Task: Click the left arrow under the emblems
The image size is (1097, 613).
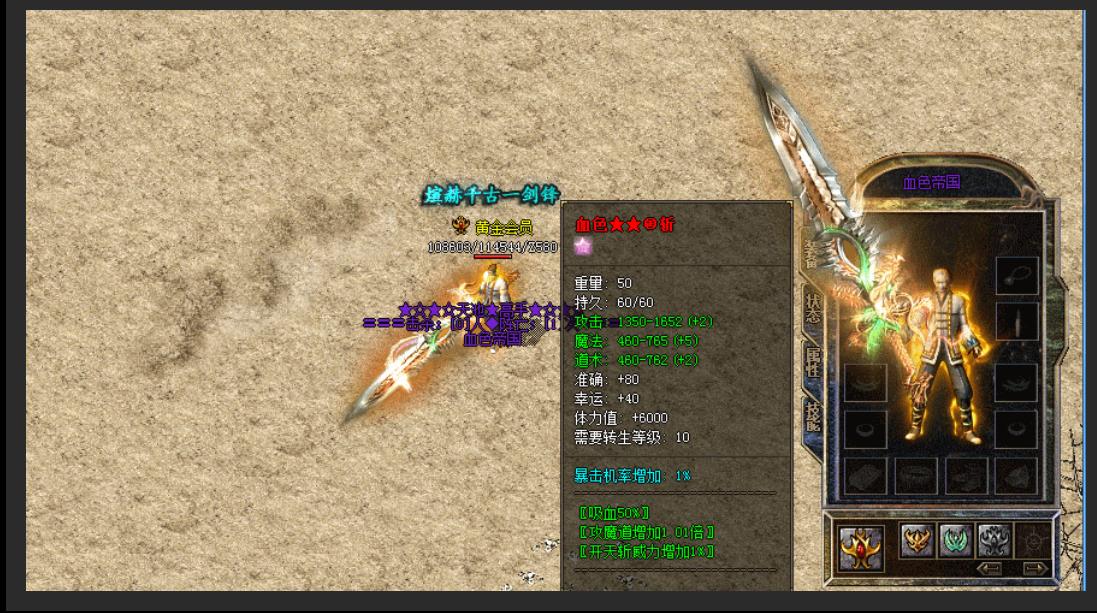Action: click(x=989, y=569)
